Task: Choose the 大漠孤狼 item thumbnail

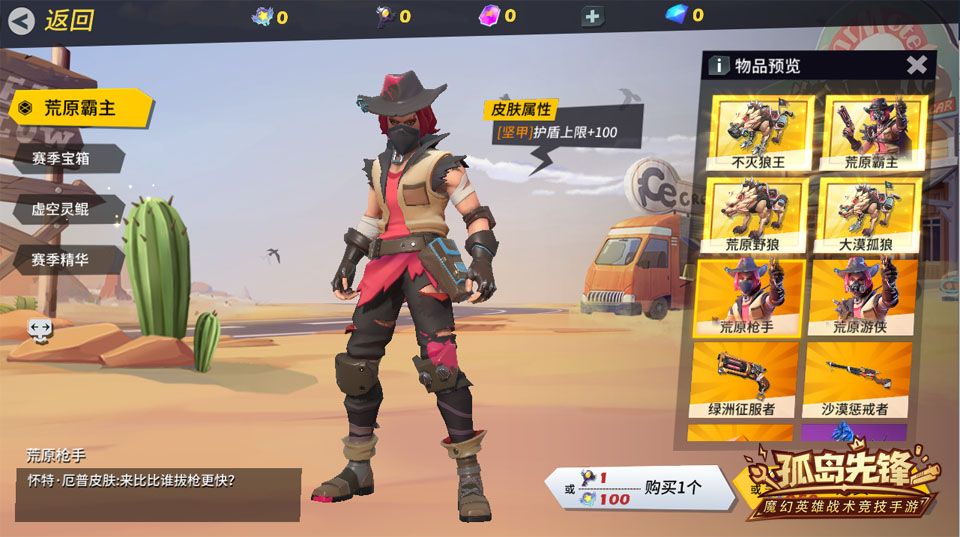Action: pyautogui.click(x=866, y=214)
